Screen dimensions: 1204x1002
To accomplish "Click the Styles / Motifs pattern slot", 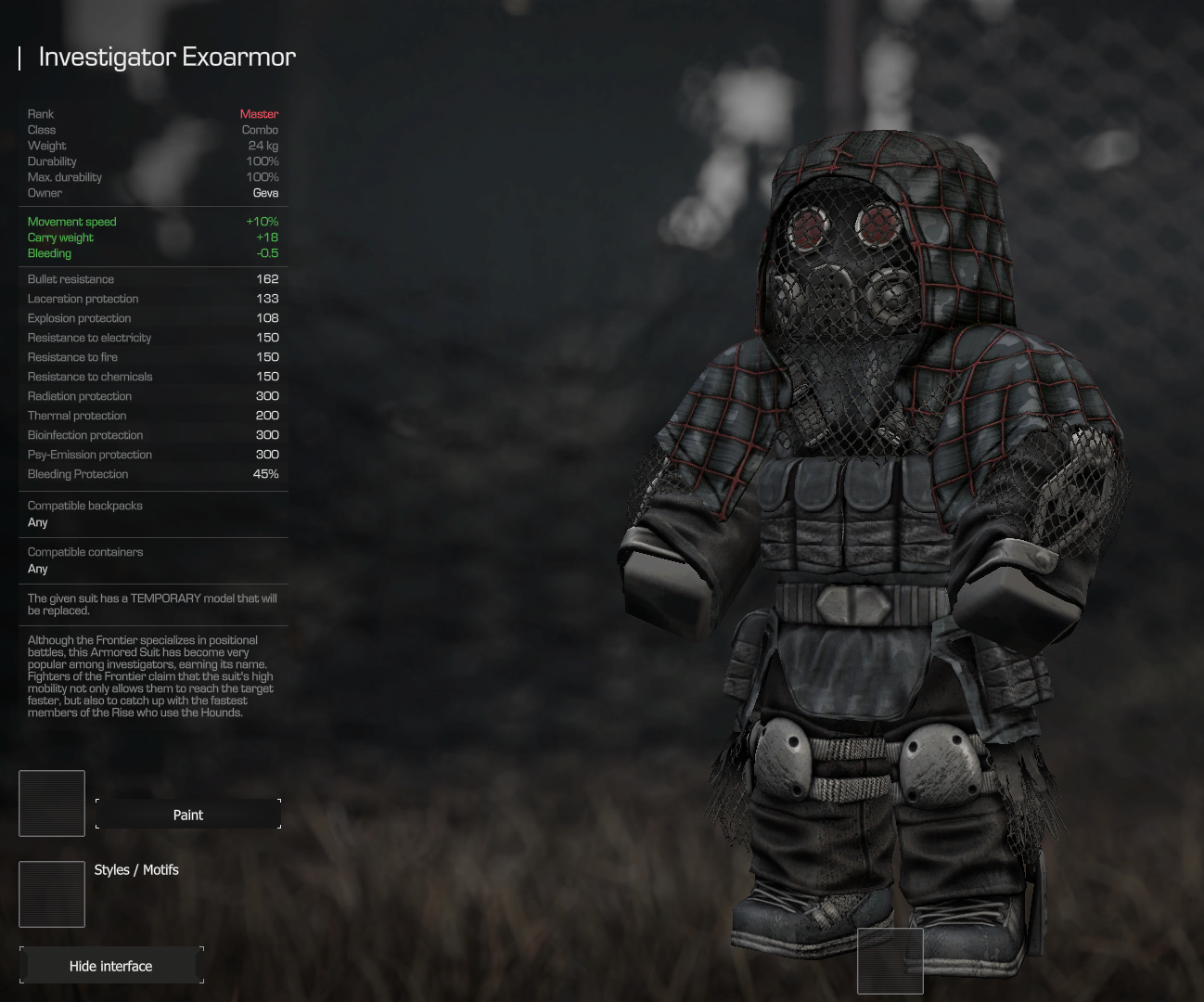I will click(51, 893).
